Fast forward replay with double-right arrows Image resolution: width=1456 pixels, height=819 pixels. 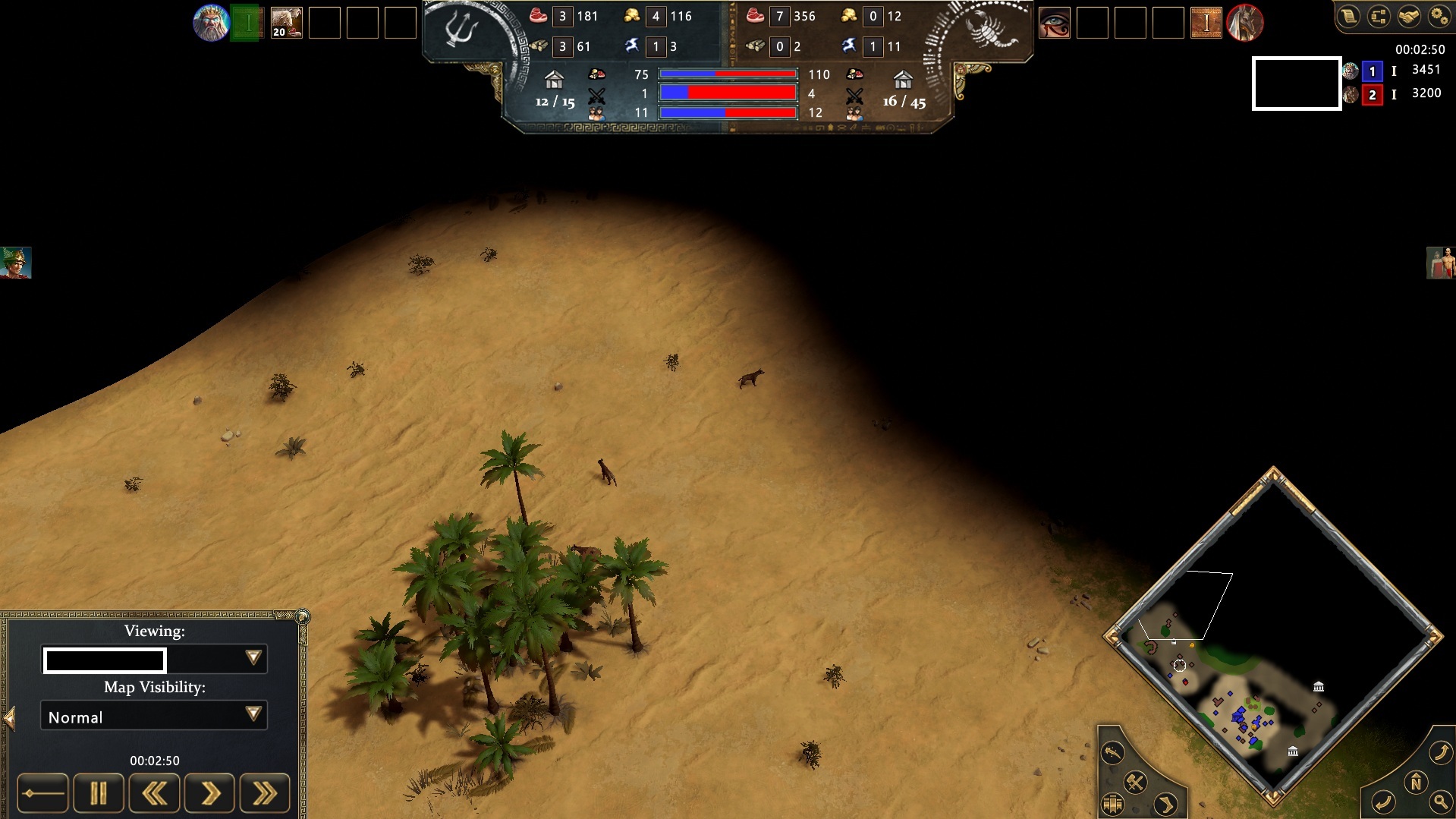click(x=265, y=794)
